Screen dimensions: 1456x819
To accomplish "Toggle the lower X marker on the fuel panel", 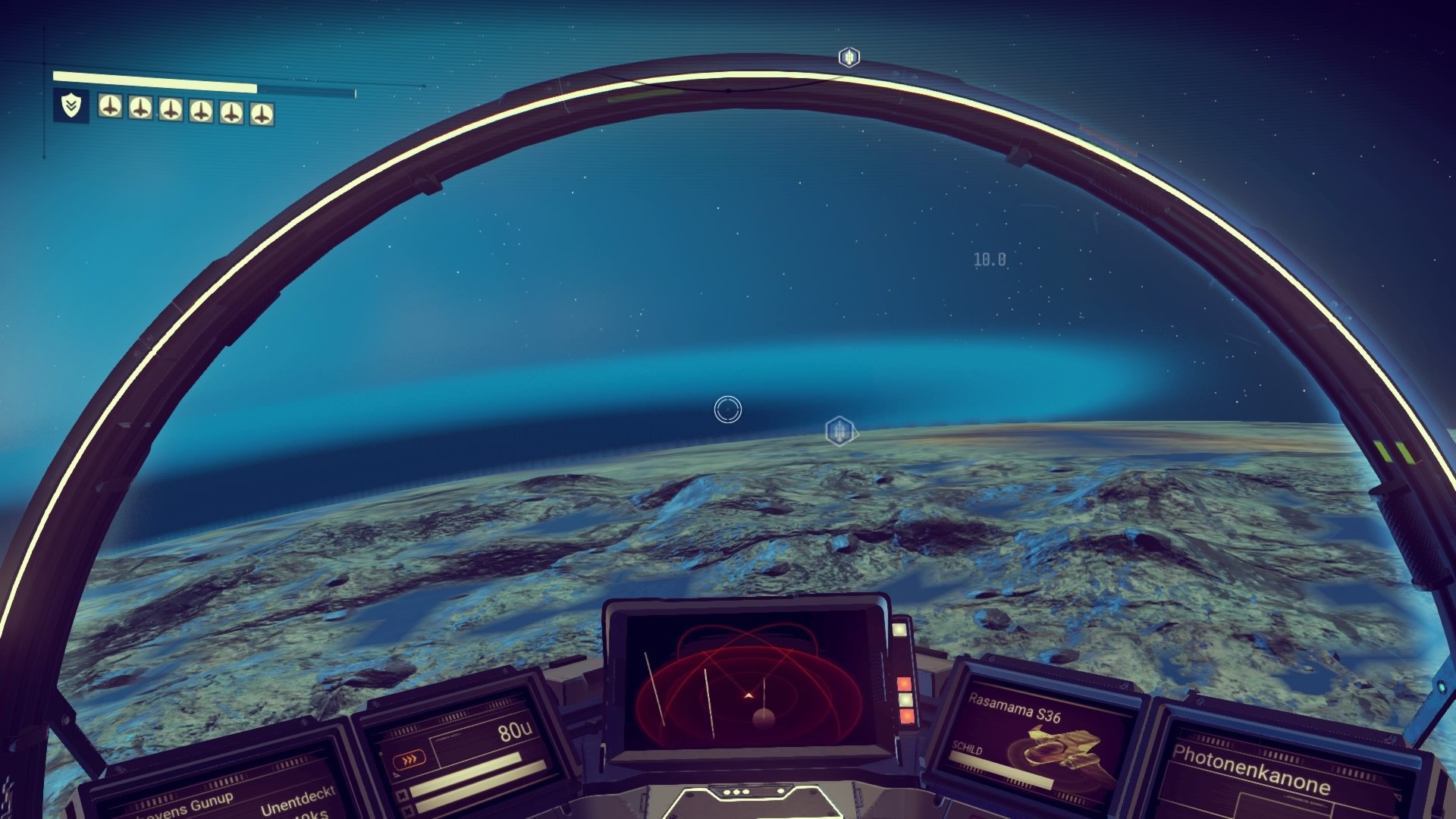I will click(407, 812).
